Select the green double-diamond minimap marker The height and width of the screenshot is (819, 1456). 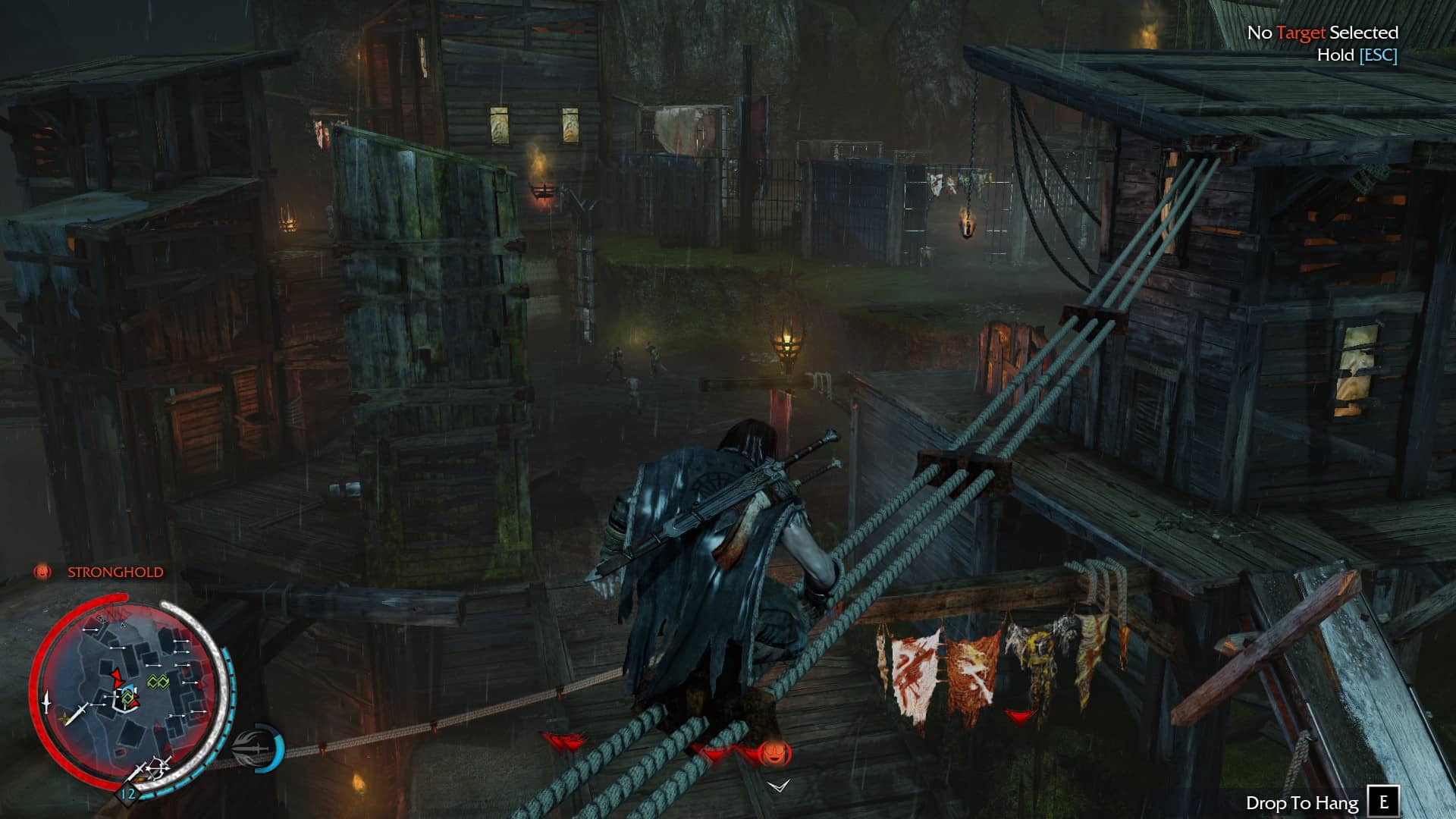(x=157, y=682)
